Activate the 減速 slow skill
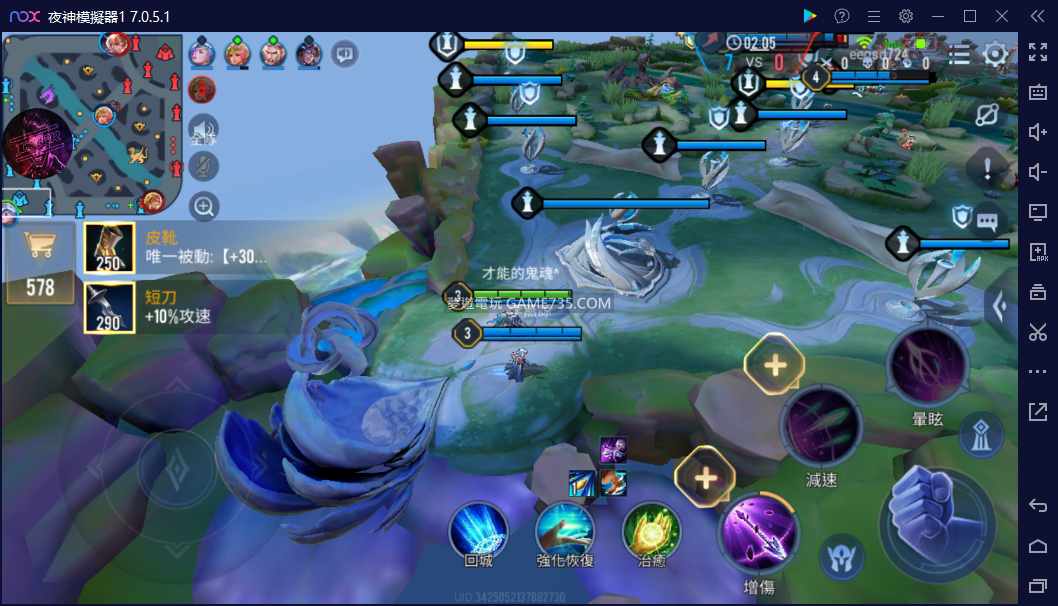The width and height of the screenshot is (1058, 606). 821,426
